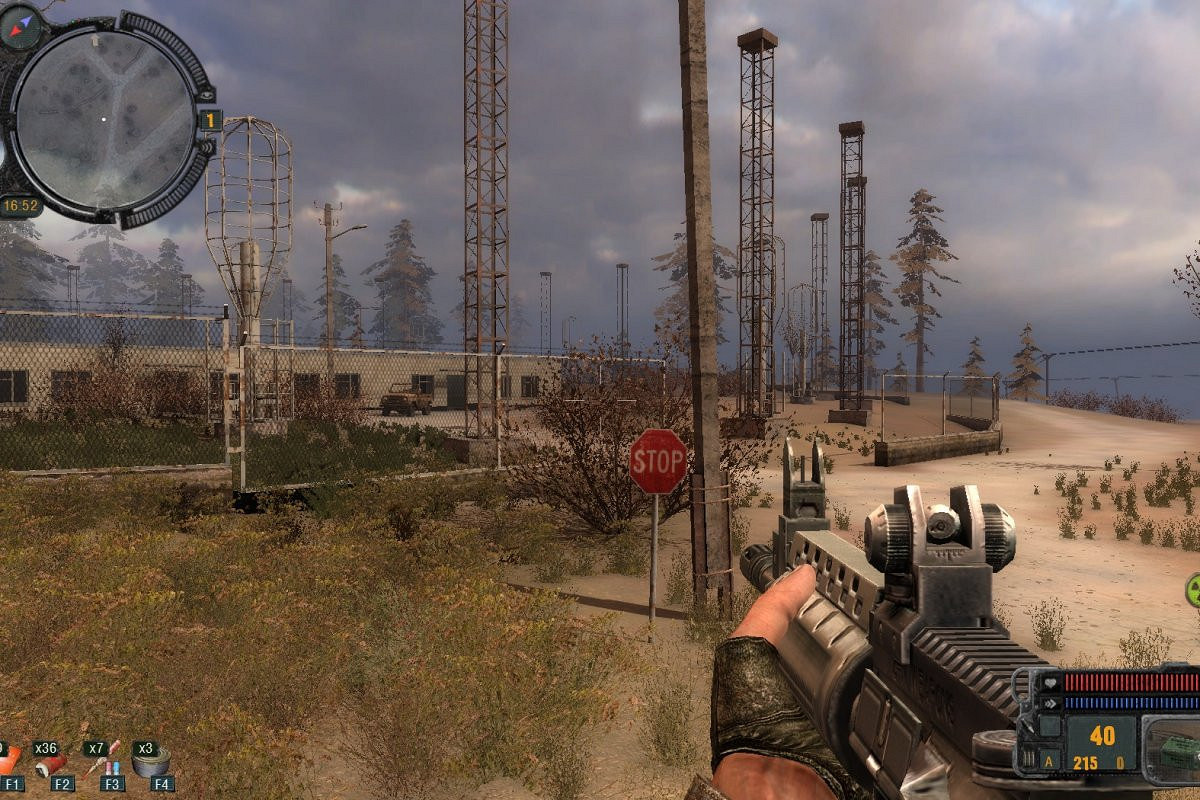Screen dimensions: 1200x800
Task: Use the F4 grey tin can slot
Action: [x=152, y=762]
